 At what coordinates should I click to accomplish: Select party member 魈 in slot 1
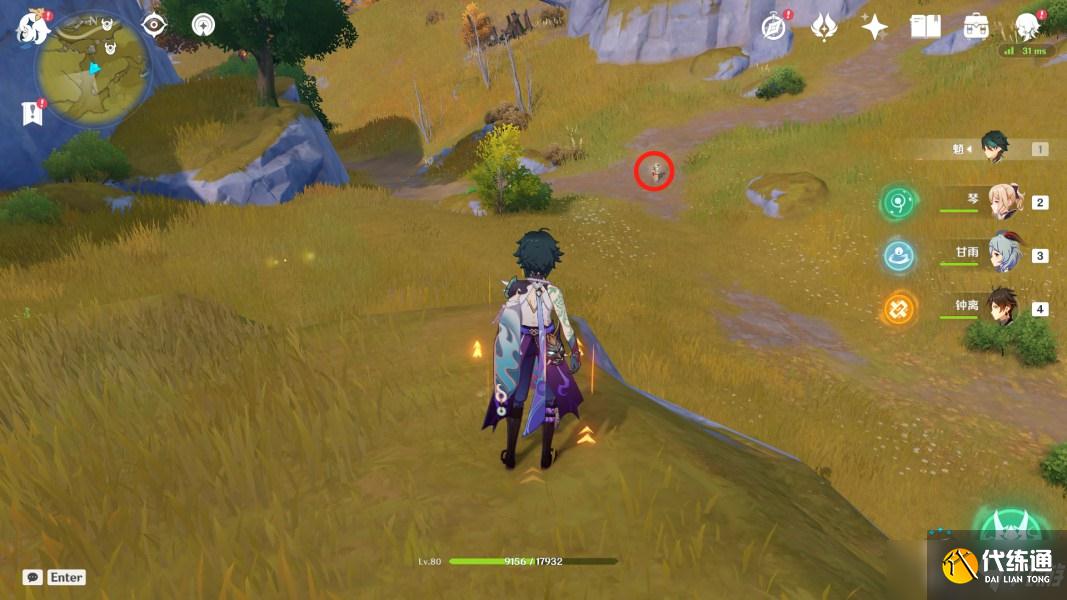(994, 149)
